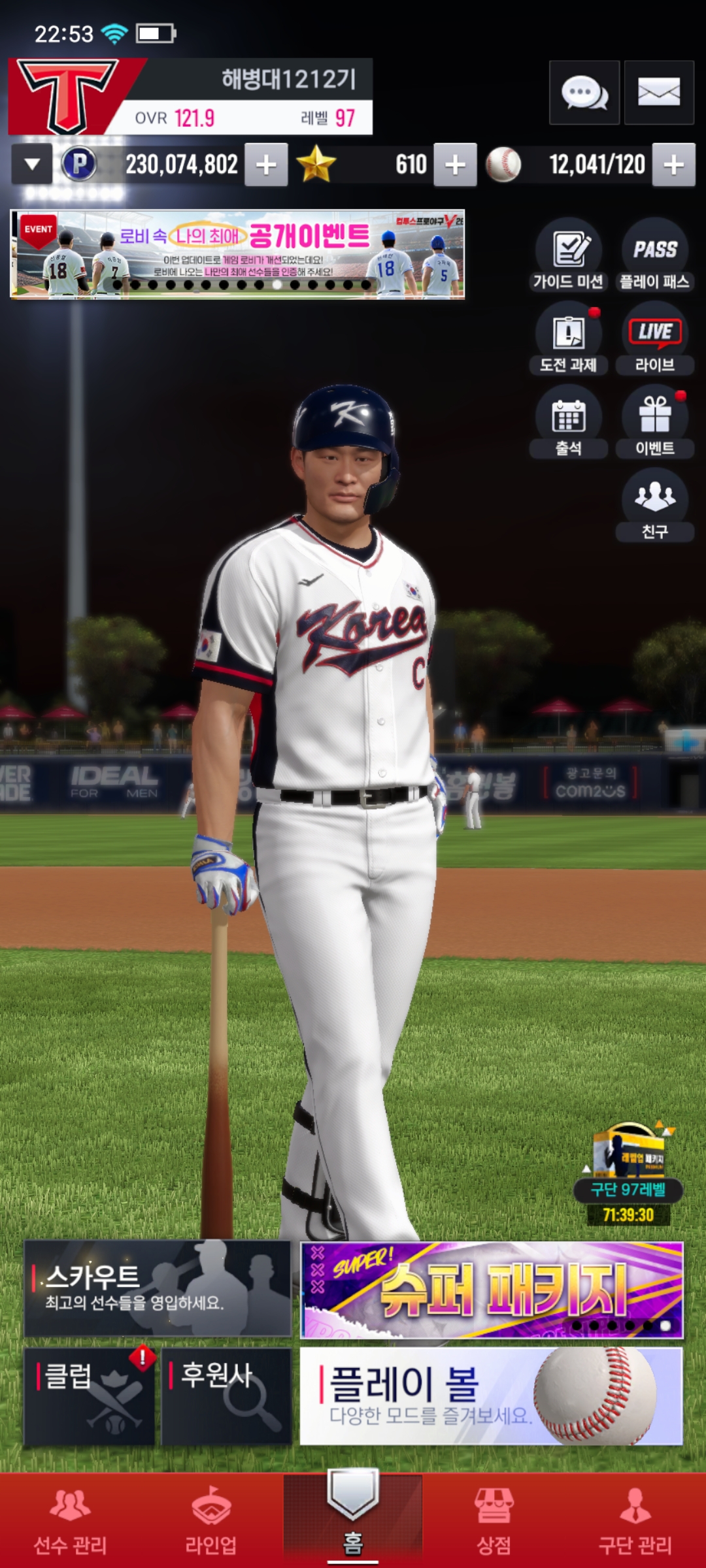Expand the currency dropdown arrow
Screen dimensions: 706x1568
coord(32,165)
